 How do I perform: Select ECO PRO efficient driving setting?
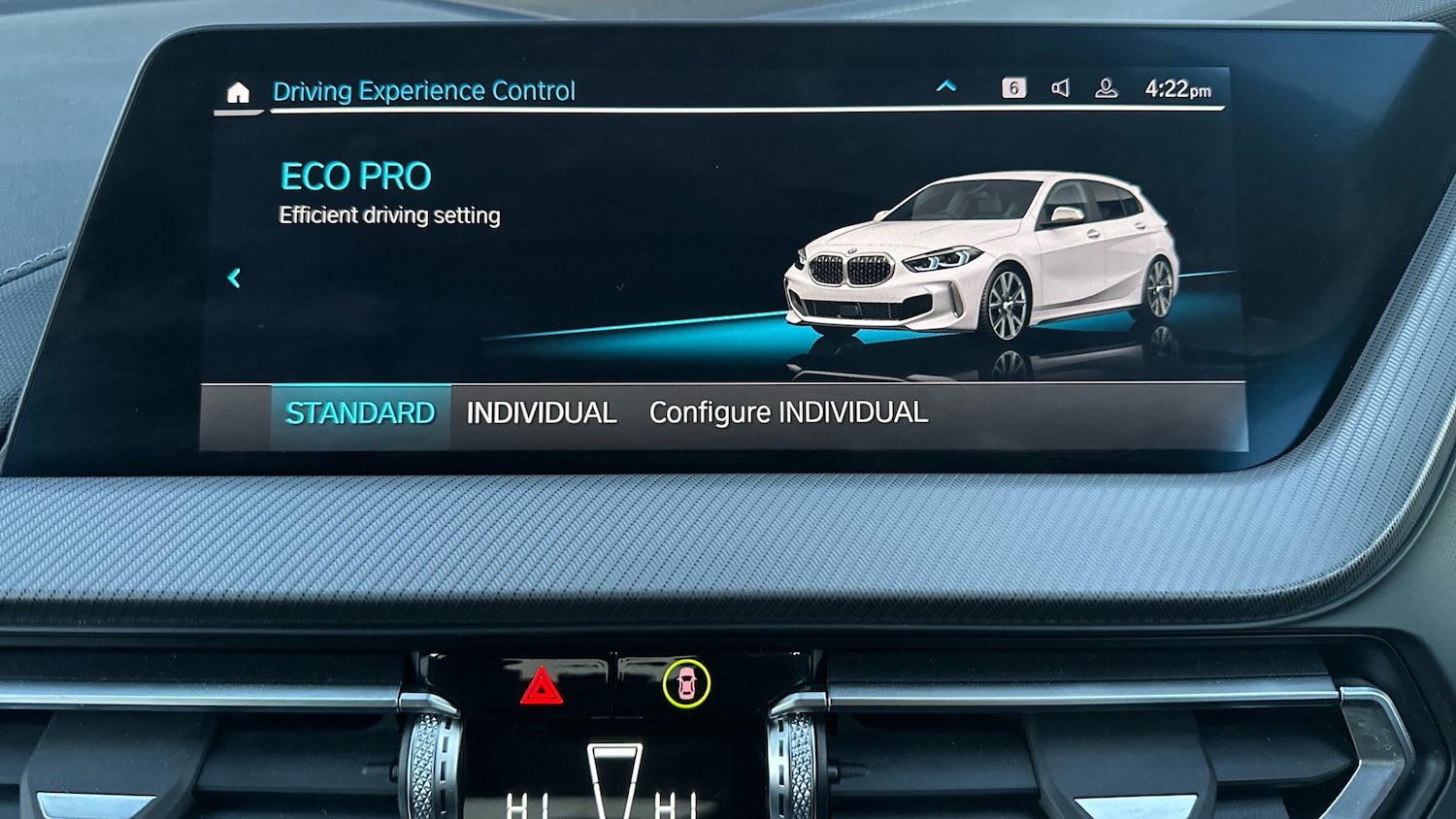point(356,176)
